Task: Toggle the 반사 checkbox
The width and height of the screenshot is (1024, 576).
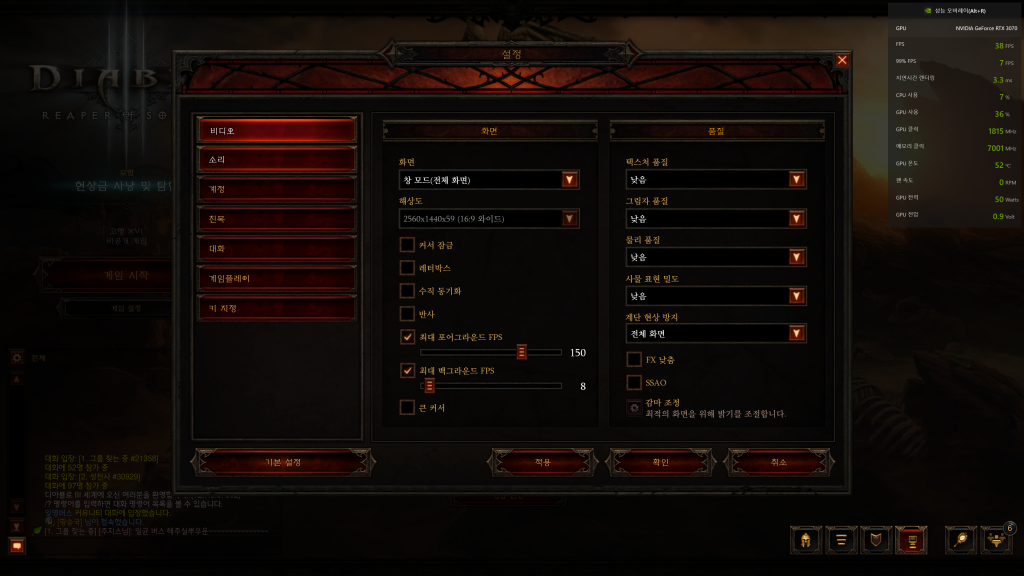Action: [x=407, y=313]
